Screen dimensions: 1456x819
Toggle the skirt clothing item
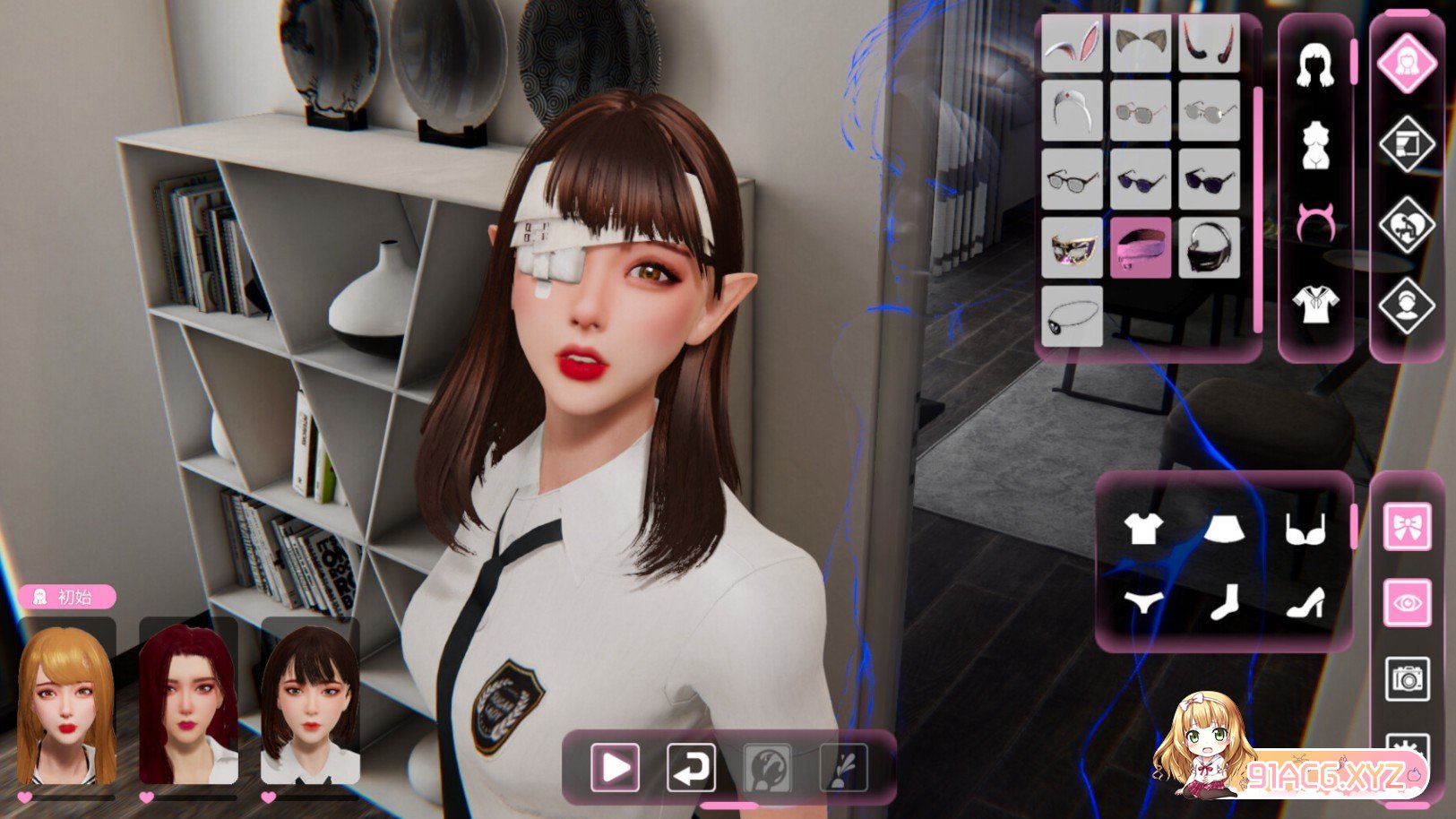coord(1224,529)
